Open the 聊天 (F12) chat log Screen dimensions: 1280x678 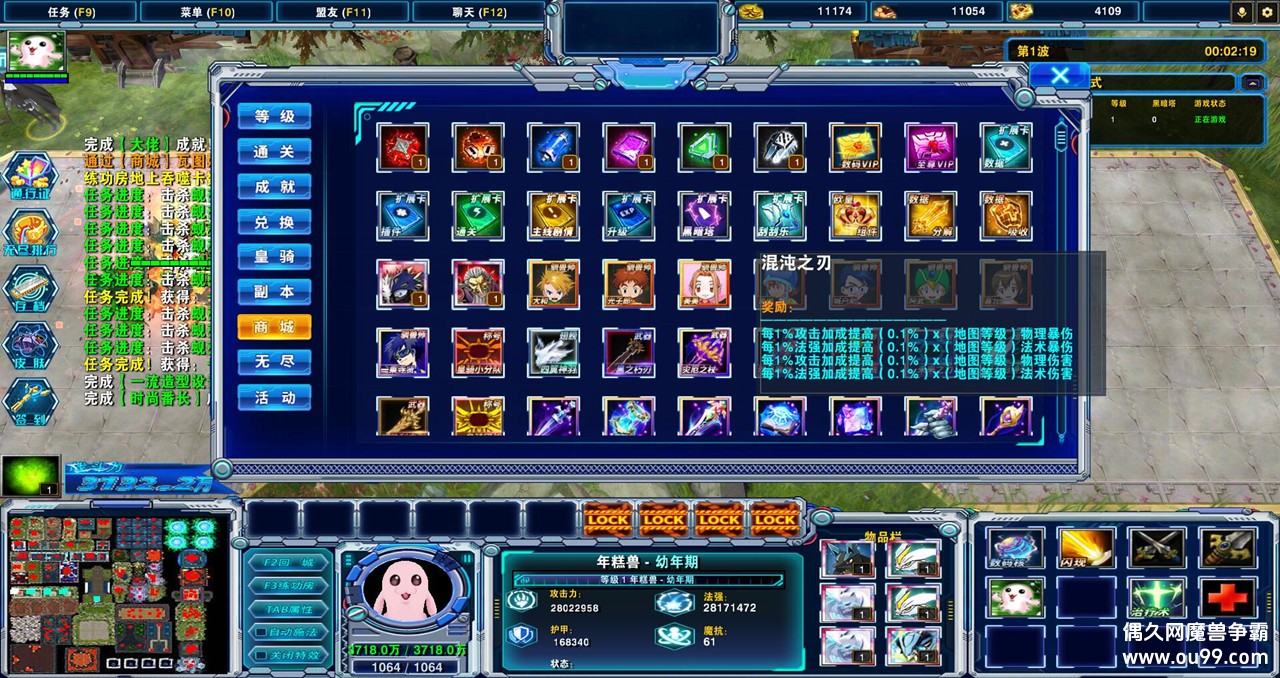point(478,12)
